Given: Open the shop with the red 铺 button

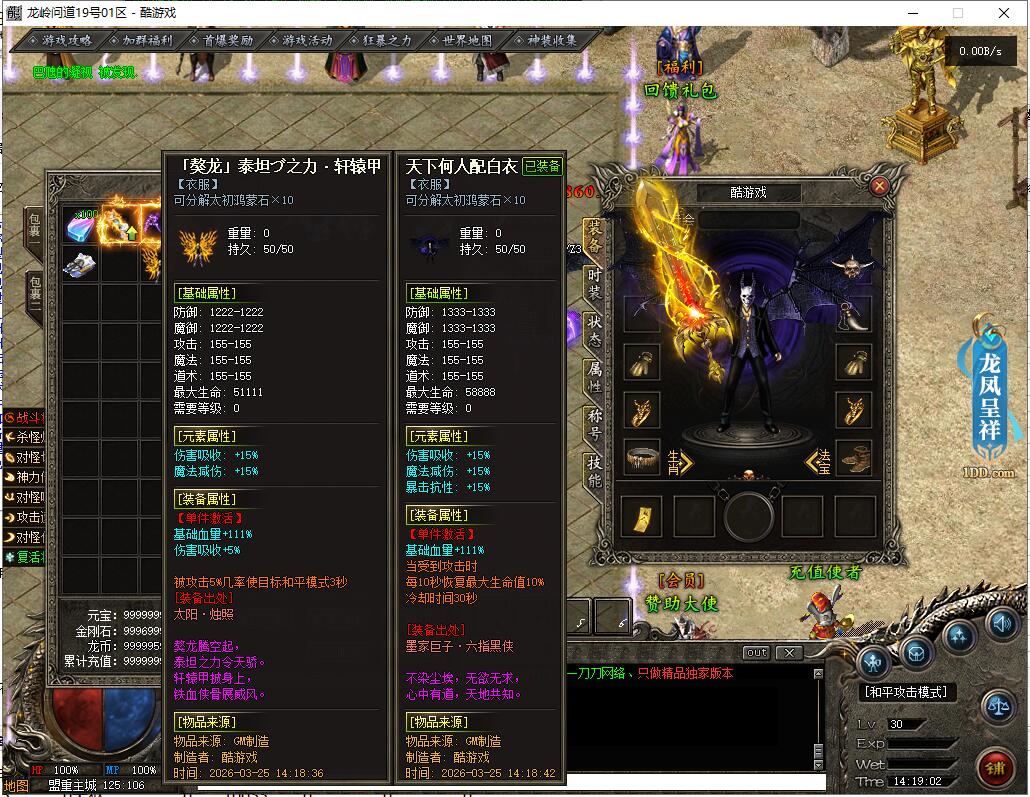Looking at the screenshot, I should [994, 767].
